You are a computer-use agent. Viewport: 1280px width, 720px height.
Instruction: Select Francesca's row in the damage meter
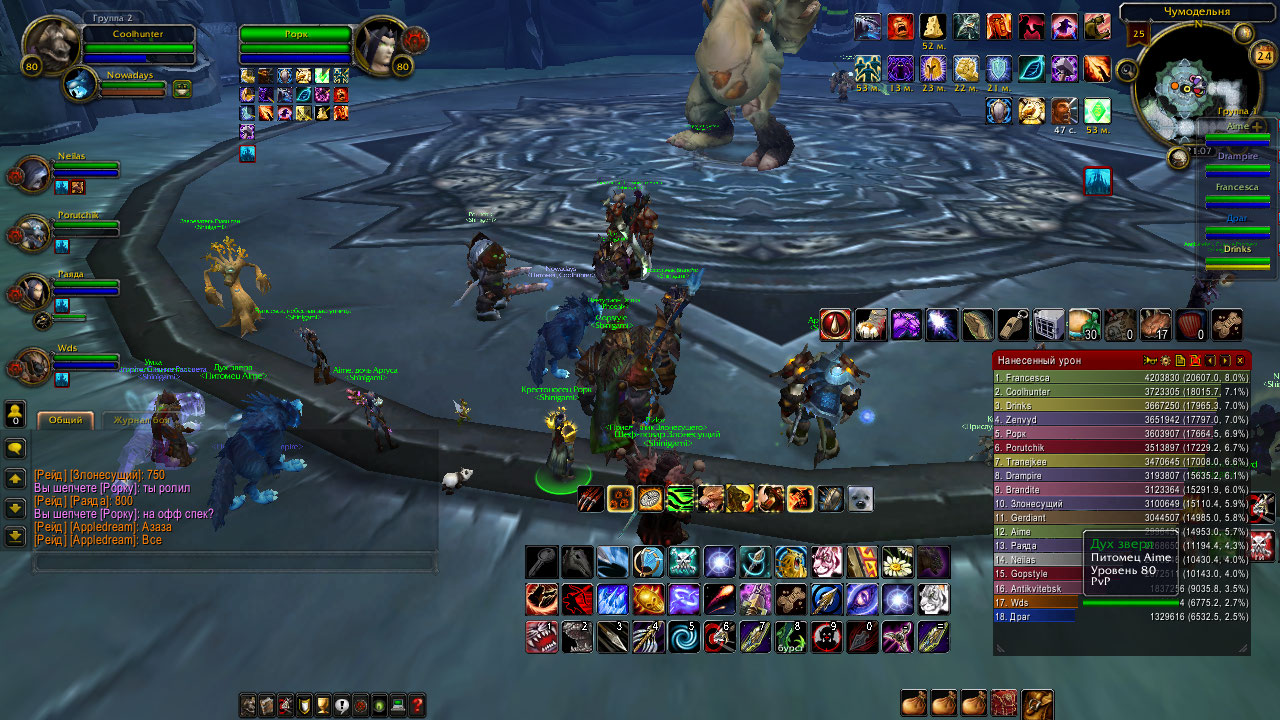[1121, 378]
